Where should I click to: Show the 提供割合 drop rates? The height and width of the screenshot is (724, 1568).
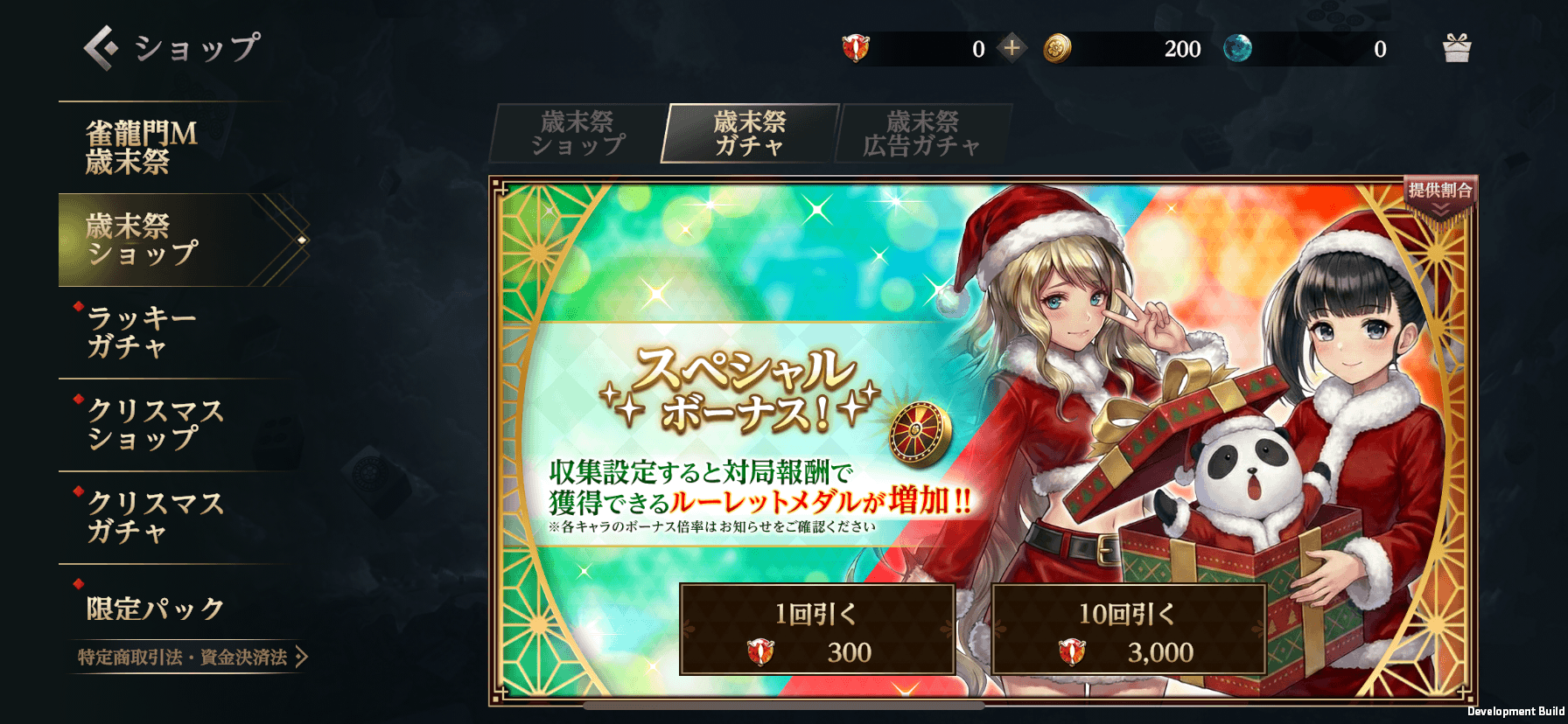click(1439, 198)
